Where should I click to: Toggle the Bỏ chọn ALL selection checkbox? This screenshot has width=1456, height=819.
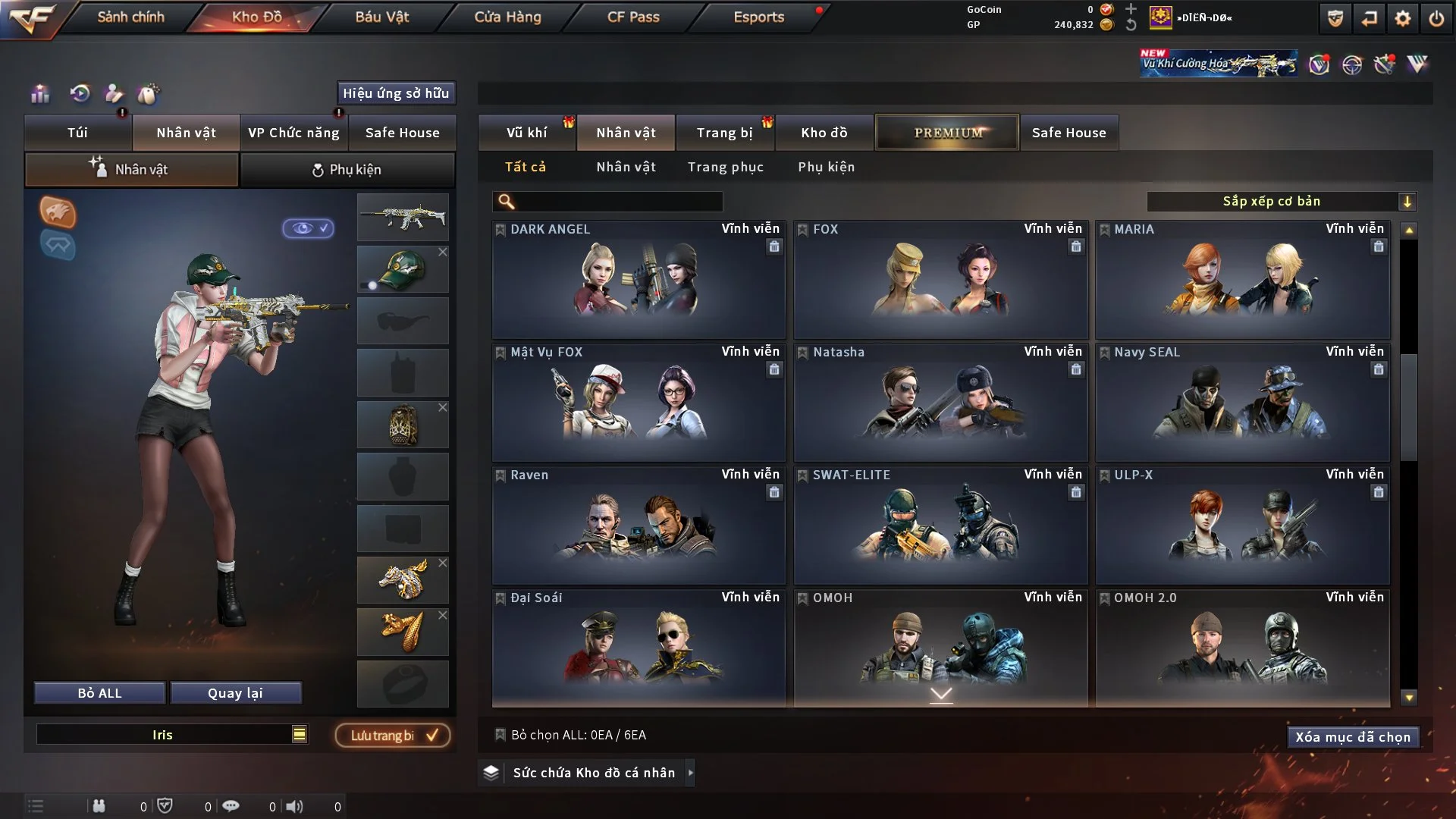[x=500, y=735]
